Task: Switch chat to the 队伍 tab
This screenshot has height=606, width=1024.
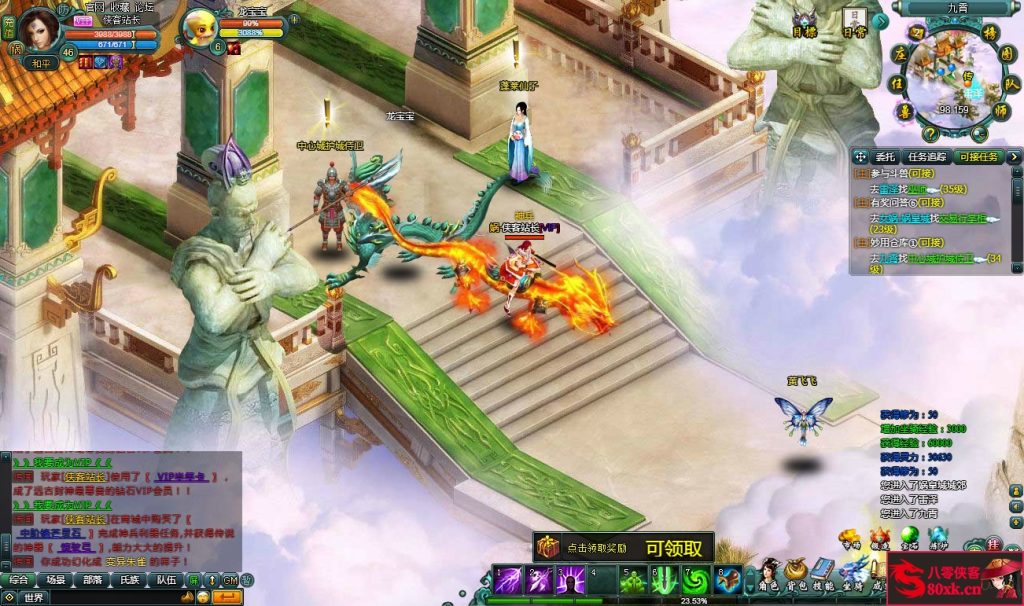Action: click(165, 580)
